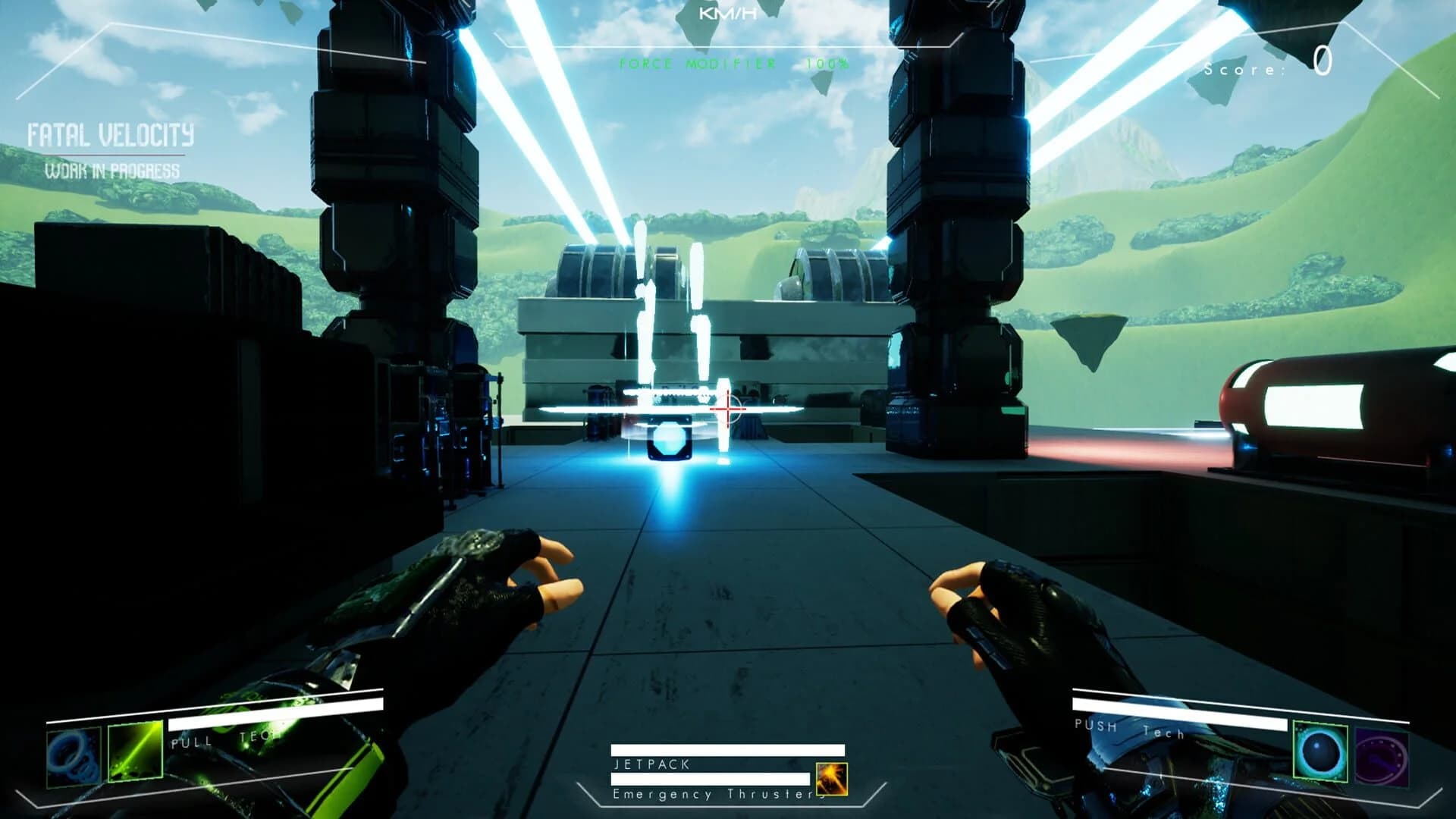This screenshot has height=819, width=1456.
Task: Click the KM/H speedometer indicator
Action: (x=726, y=12)
